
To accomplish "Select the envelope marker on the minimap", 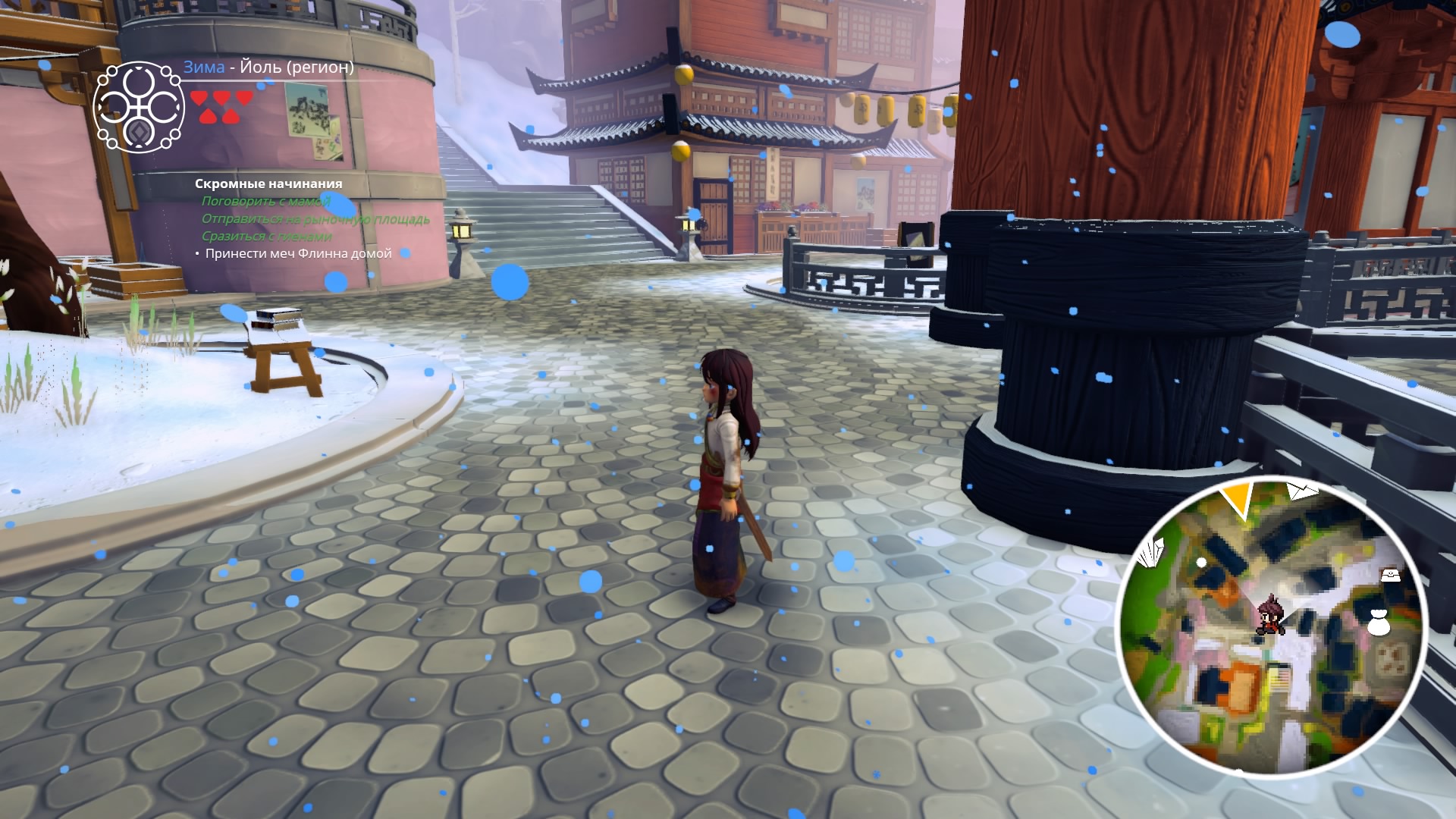I will pyautogui.click(x=1303, y=491).
